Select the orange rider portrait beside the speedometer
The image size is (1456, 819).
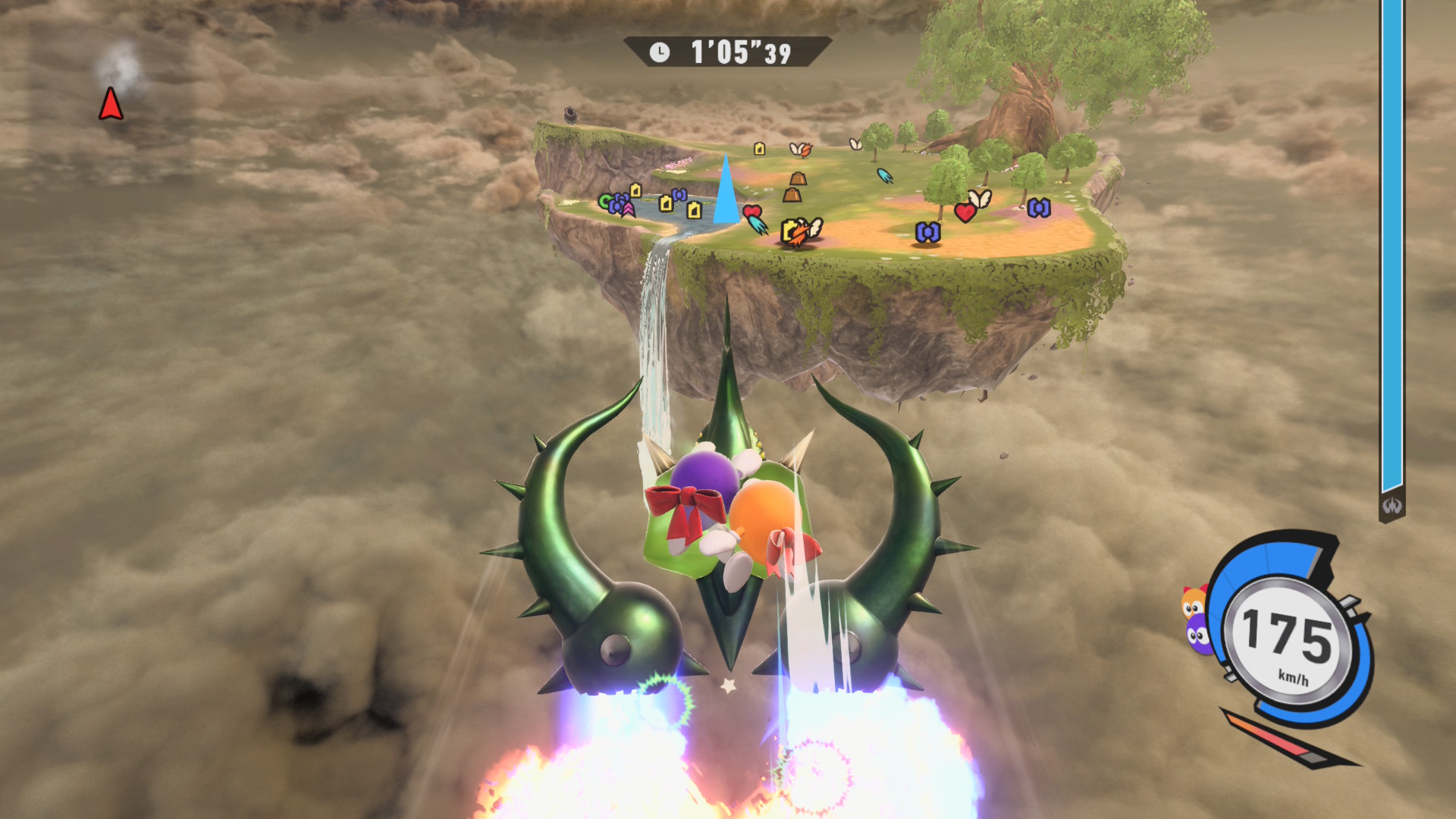[1193, 603]
